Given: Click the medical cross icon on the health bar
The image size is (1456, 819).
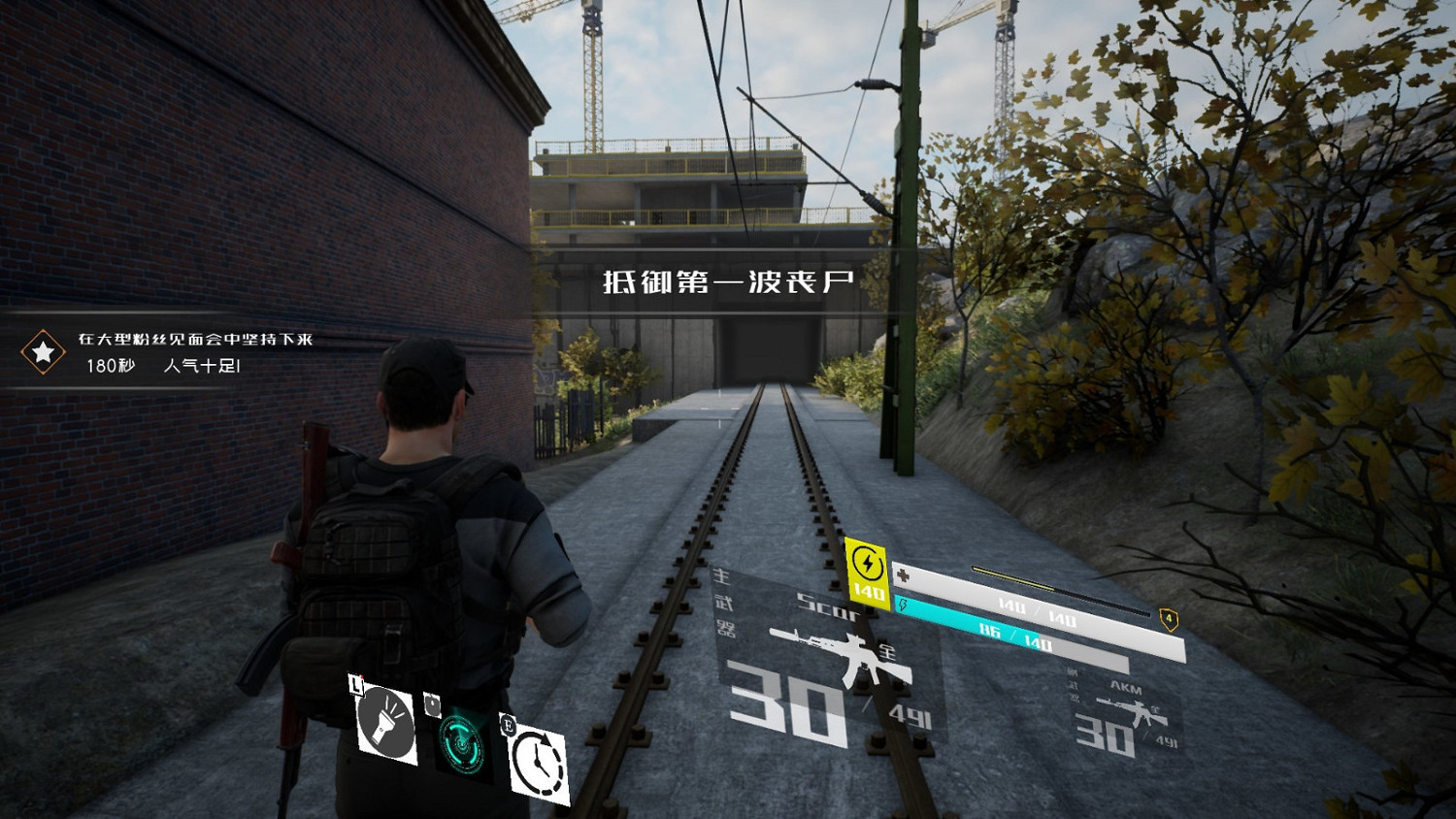Looking at the screenshot, I should (x=903, y=575).
